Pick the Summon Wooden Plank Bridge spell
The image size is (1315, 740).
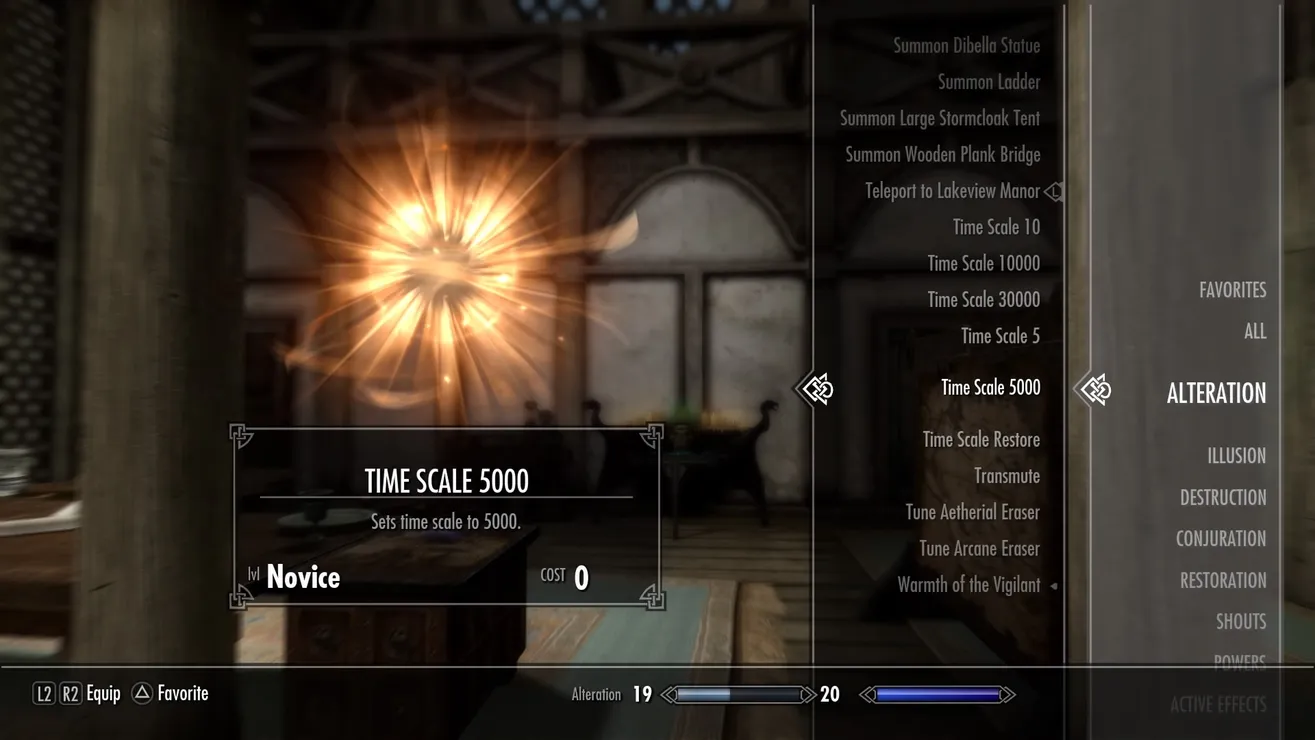click(942, 155)
